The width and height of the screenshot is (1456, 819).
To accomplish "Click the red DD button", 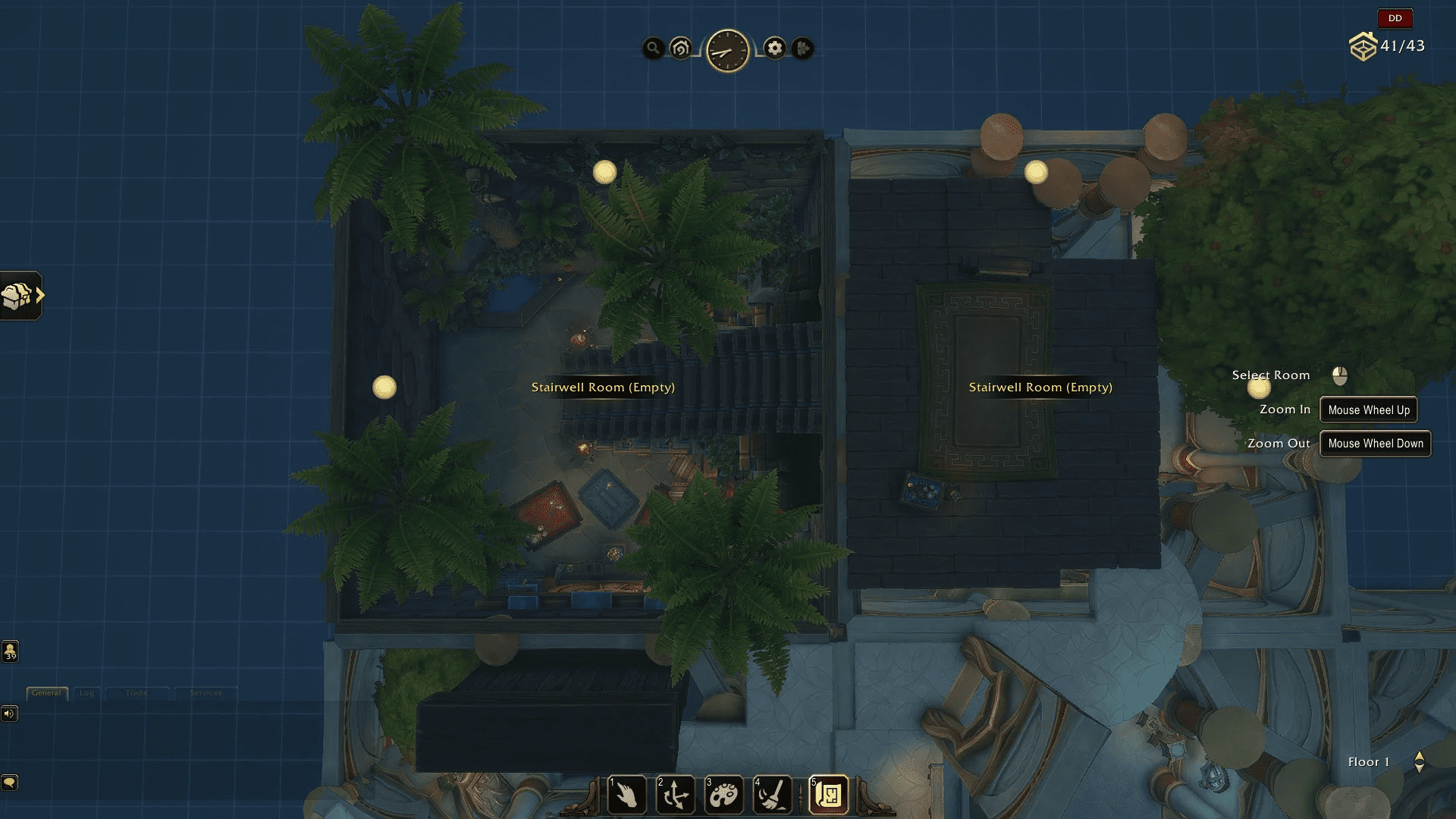I will pyautogui.click(x=1395, y=18).
